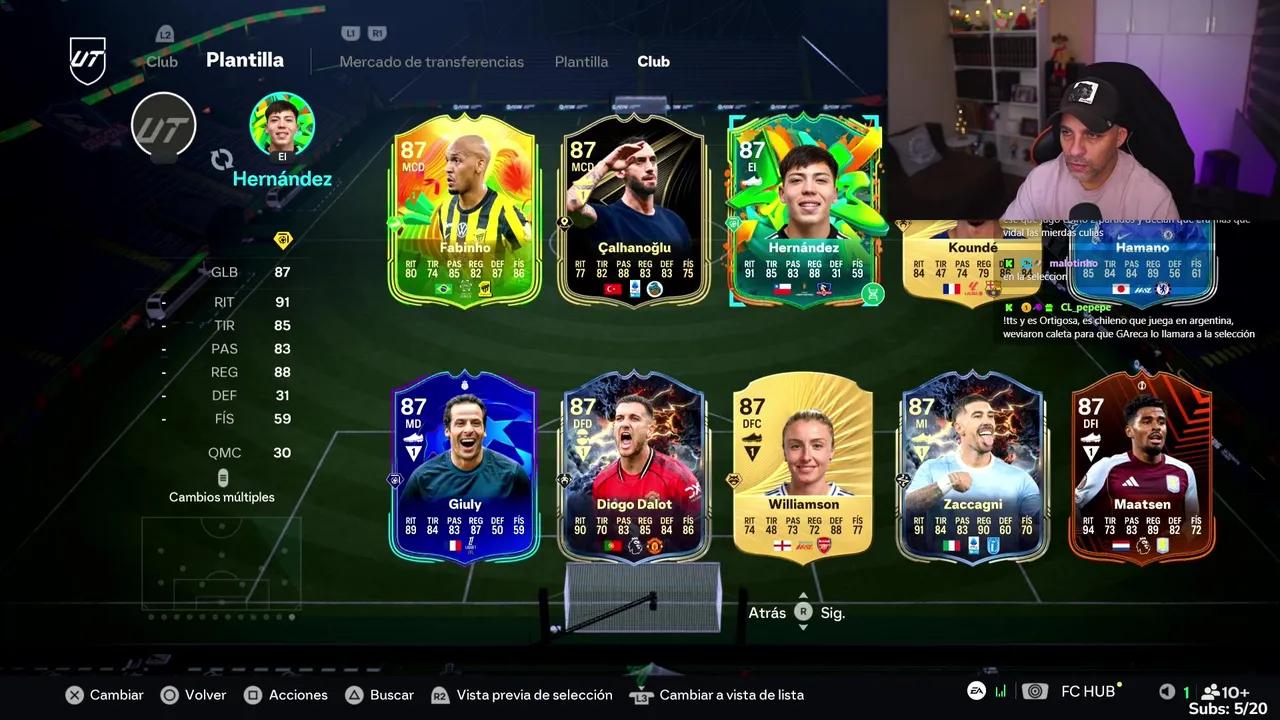
Task: Go back using the Atrás control
Action: 767,612
